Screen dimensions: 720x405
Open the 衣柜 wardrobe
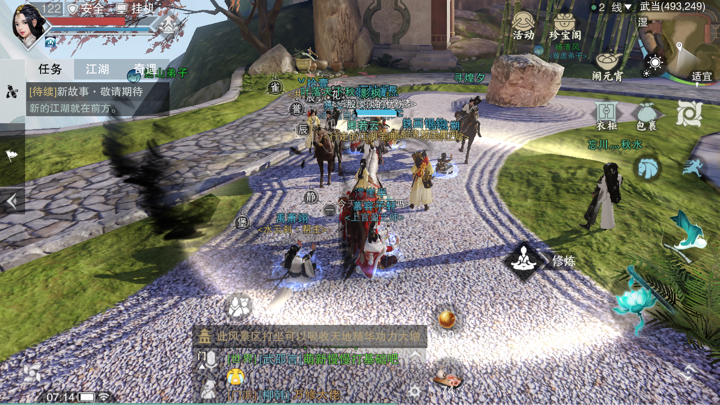pos(606,114)
